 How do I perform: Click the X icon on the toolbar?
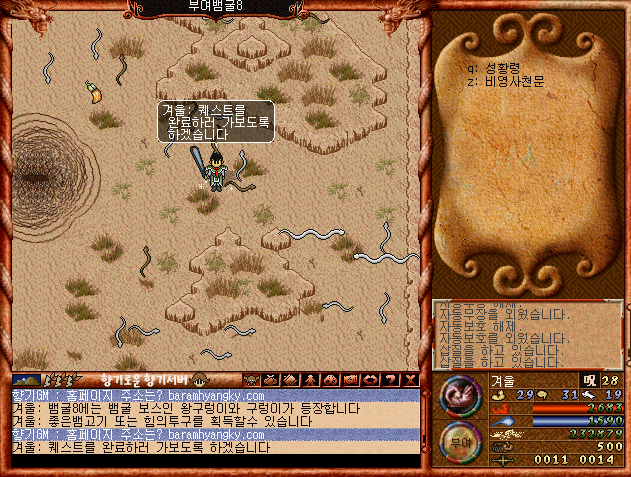pos(411,380)
